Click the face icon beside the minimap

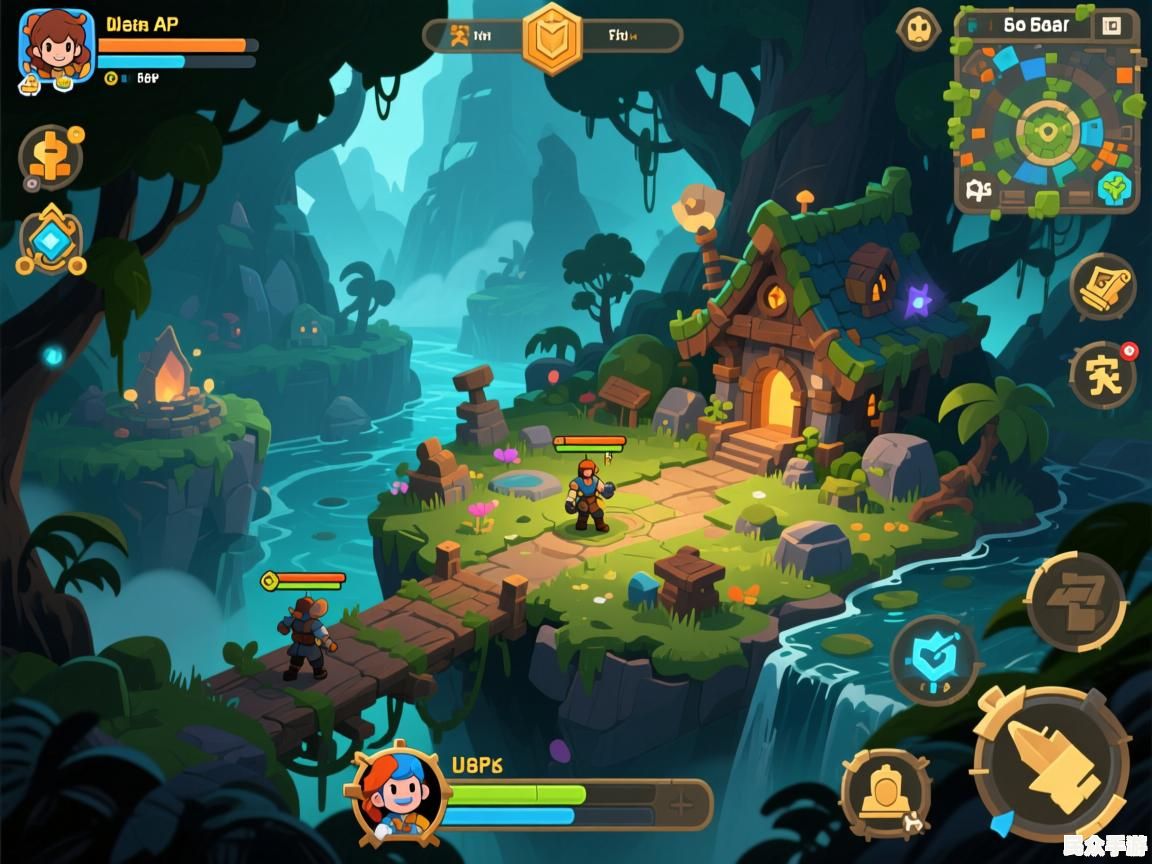click(918, 29)
